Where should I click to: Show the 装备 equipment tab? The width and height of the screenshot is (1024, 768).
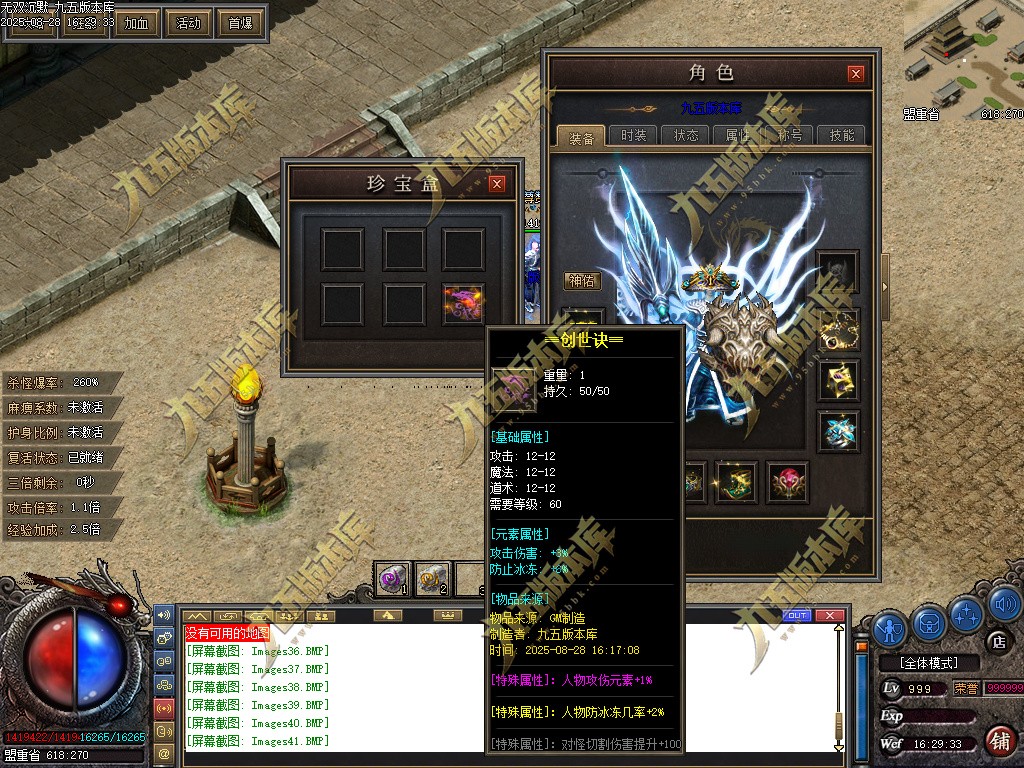(581, 138)
